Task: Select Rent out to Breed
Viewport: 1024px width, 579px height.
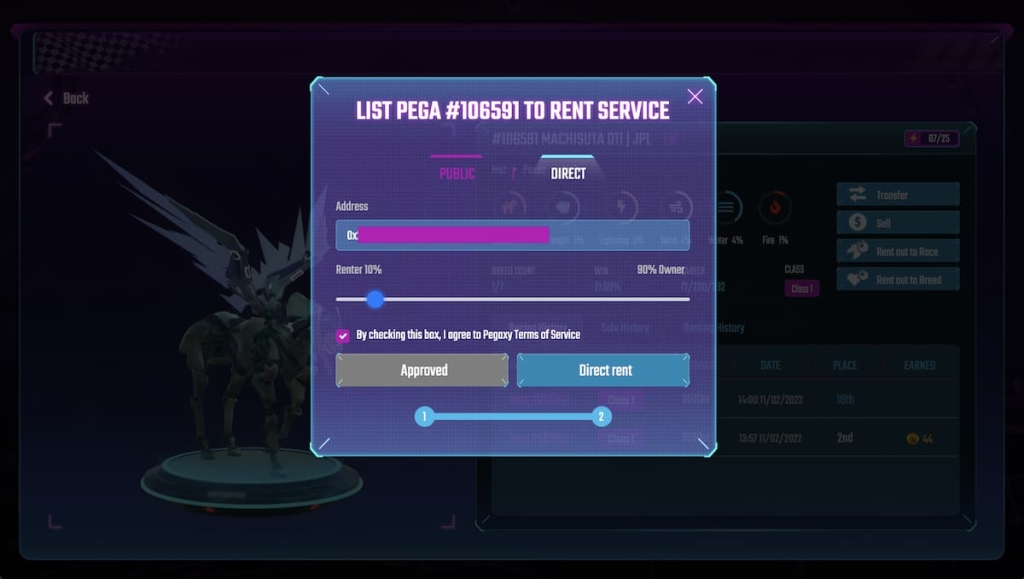Action: (x=897, y=280)
